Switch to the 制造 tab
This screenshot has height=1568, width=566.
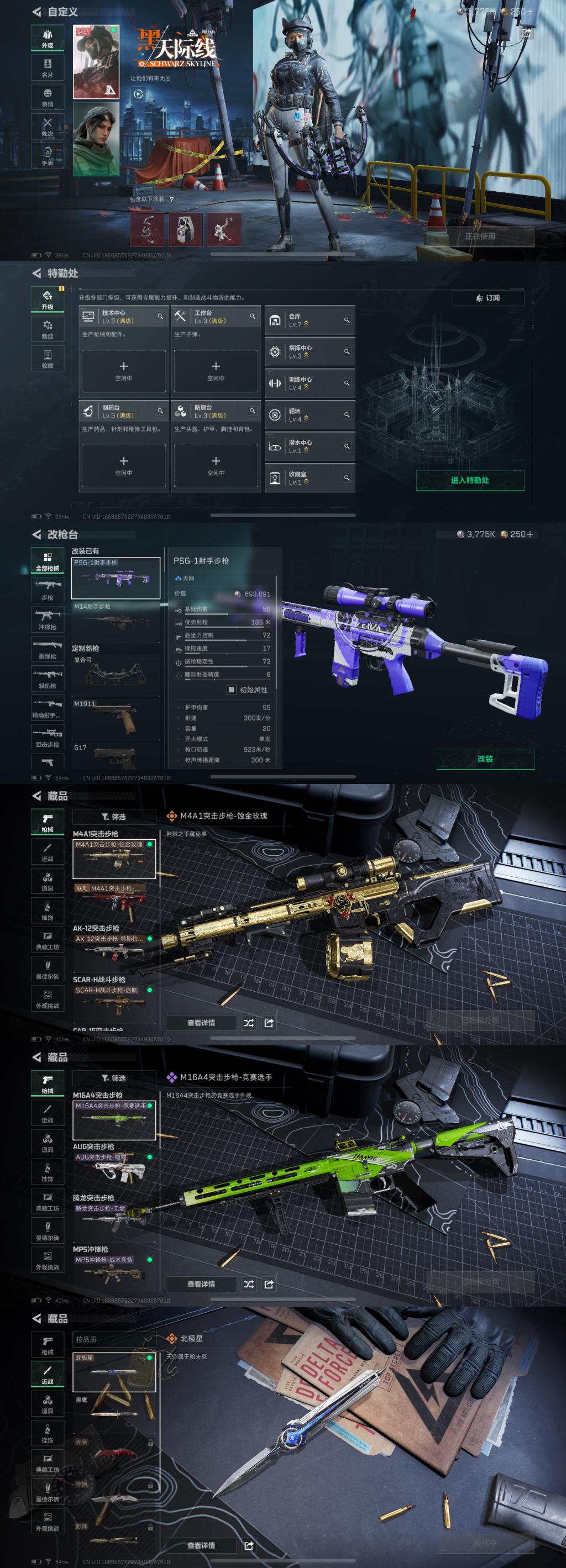pyautogui.click(x=48, y=329)
